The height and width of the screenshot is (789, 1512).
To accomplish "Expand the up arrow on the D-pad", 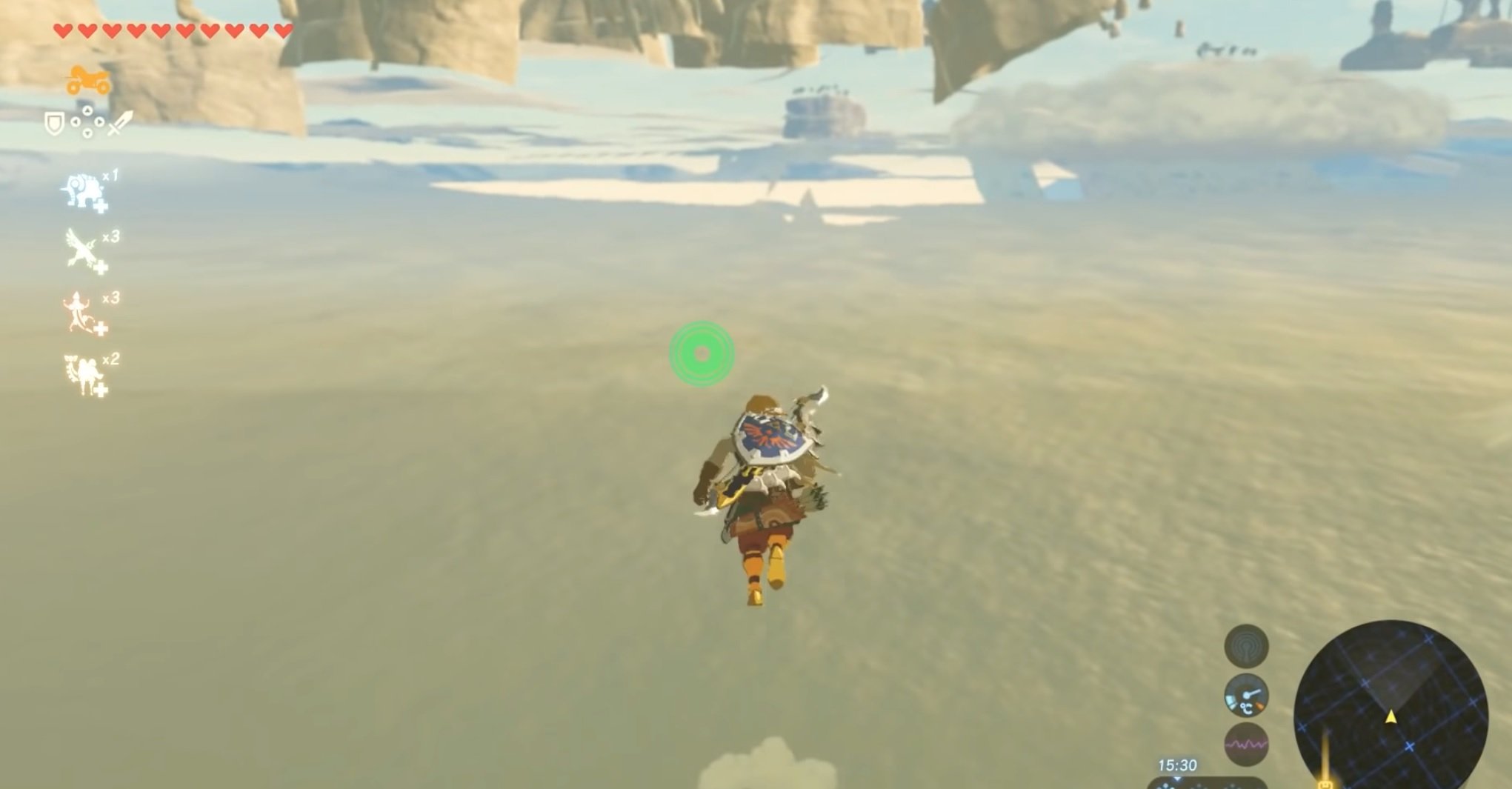I will point(87,111).
